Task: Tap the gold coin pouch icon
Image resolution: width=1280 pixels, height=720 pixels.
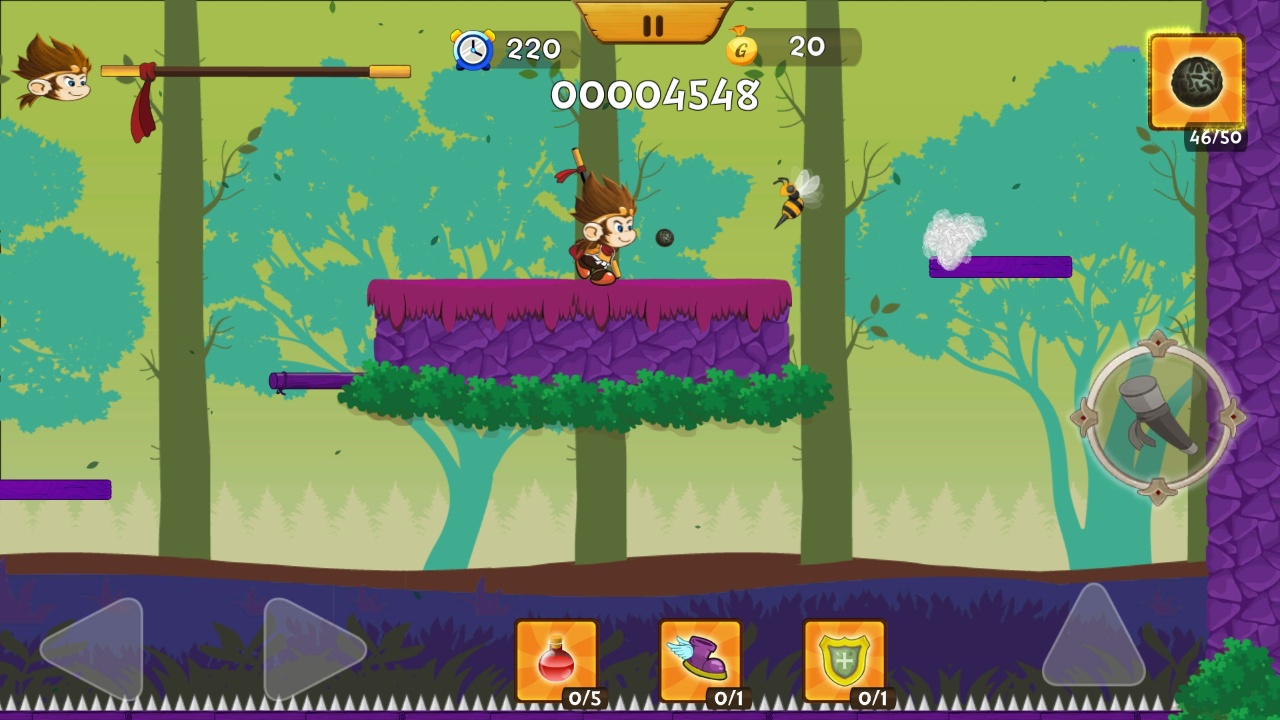Action: point(741,48)
